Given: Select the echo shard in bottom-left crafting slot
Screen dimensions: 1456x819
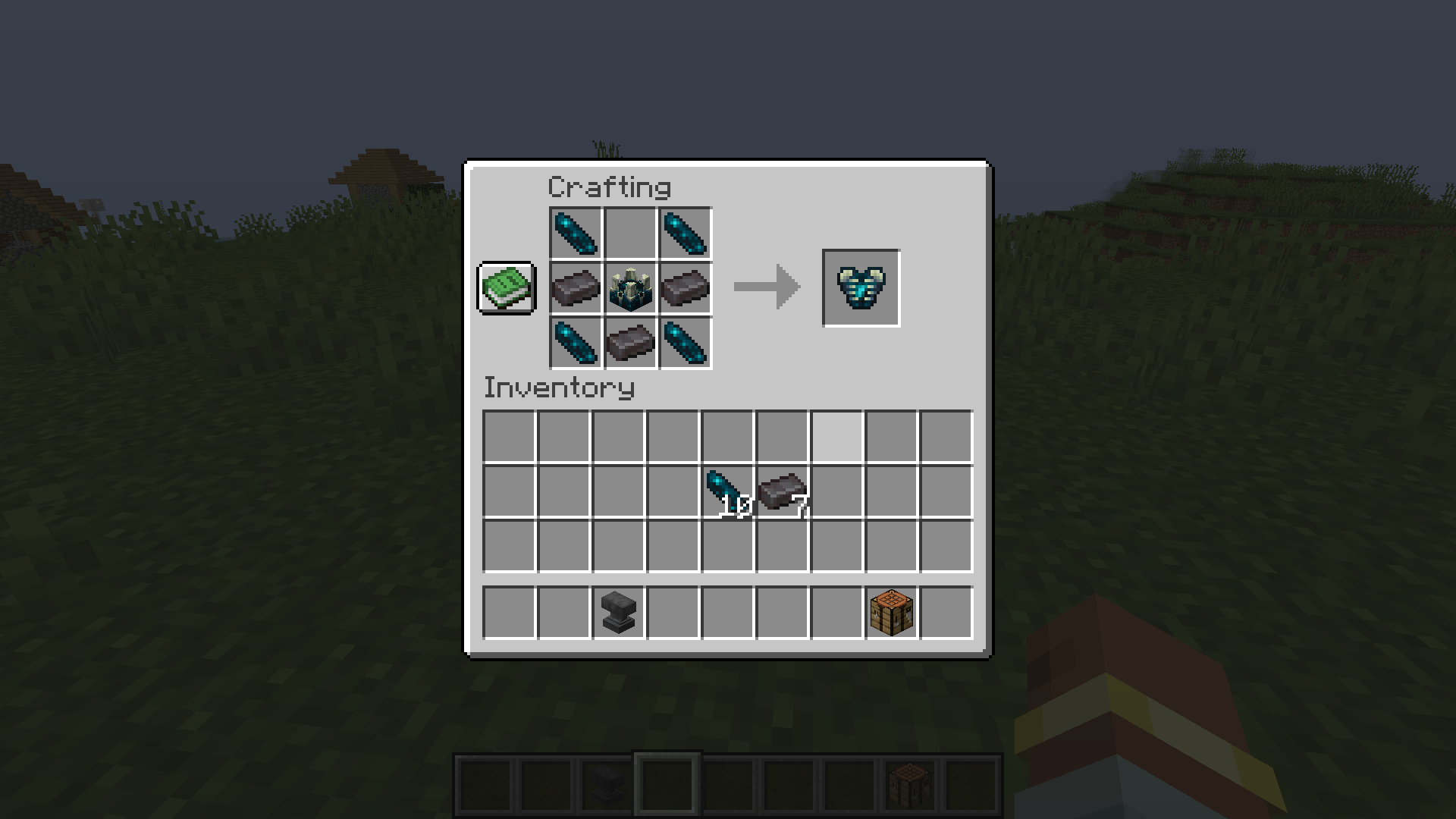Looking at the screenshot, I should coord(574,344).
